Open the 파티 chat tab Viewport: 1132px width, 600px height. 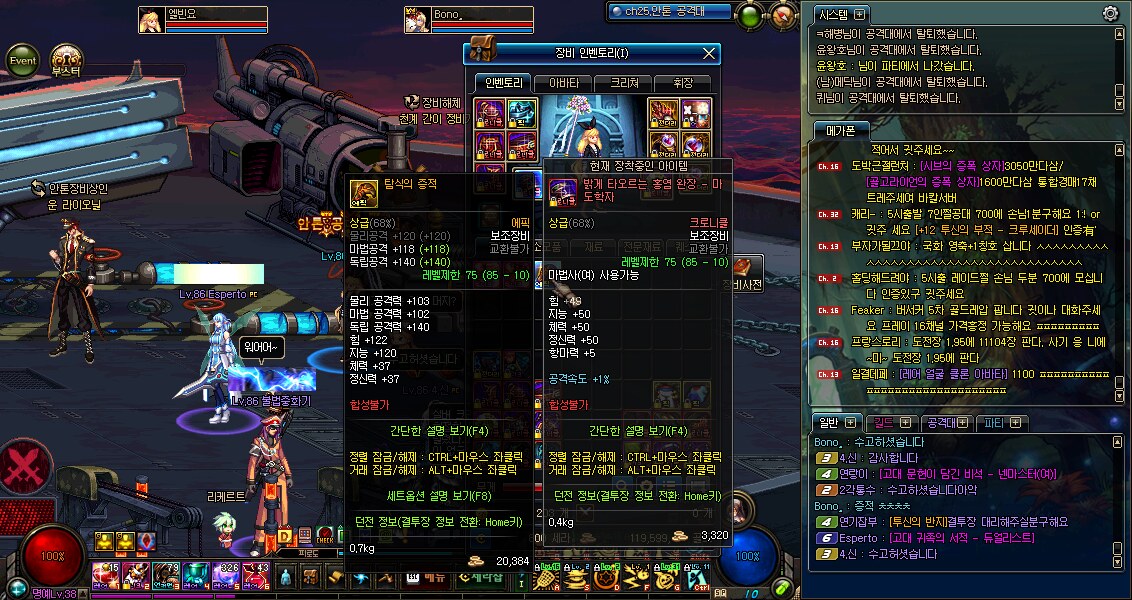[x=995, y=422]
